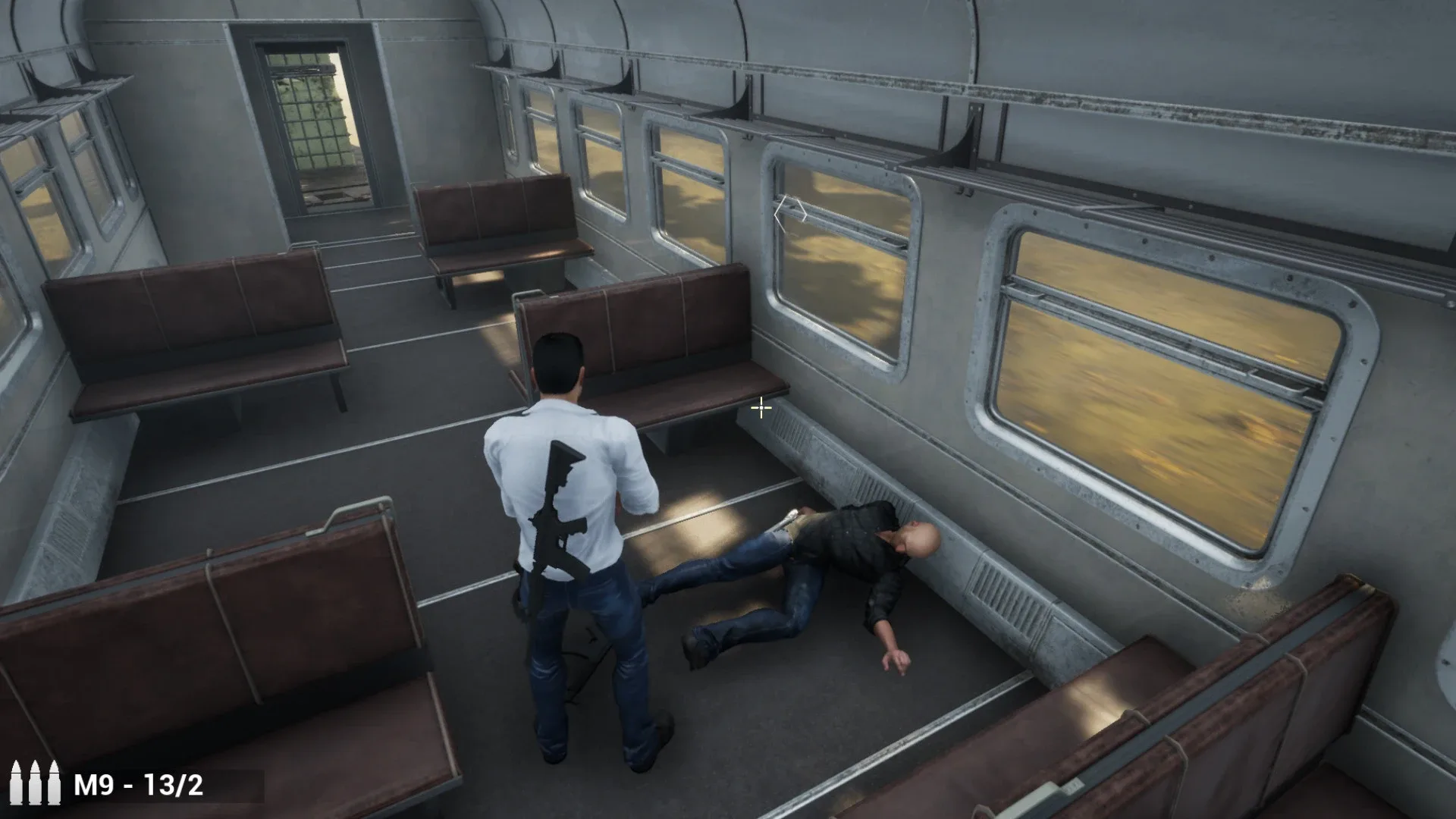This screenshot has width=1456, height=819.
Task: Click the crosshair in screen center
Action: pos(760,409)
